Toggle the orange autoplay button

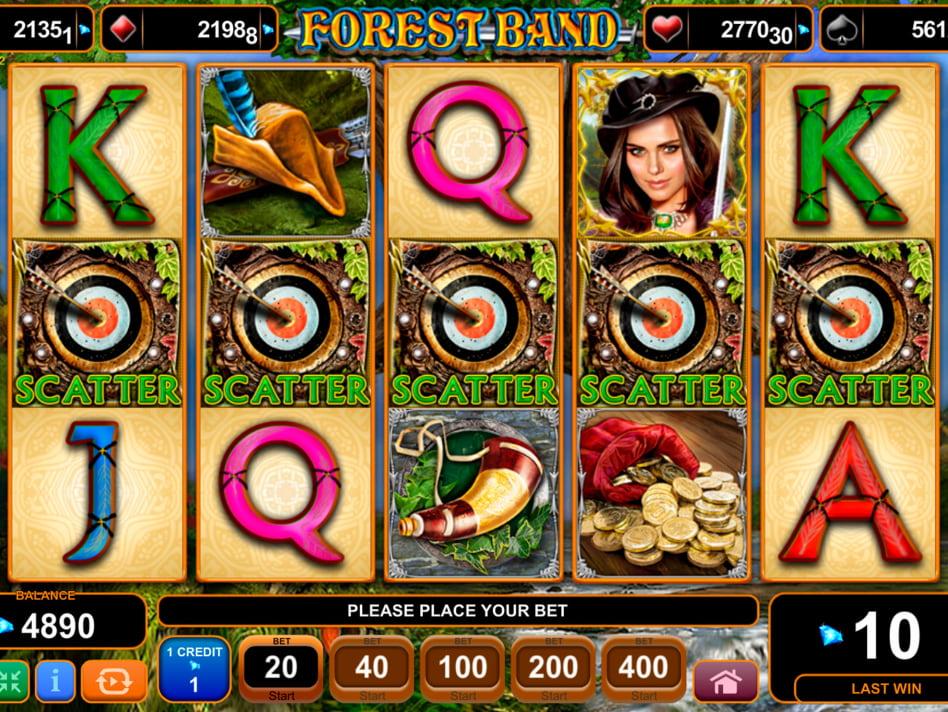[114, 681]
